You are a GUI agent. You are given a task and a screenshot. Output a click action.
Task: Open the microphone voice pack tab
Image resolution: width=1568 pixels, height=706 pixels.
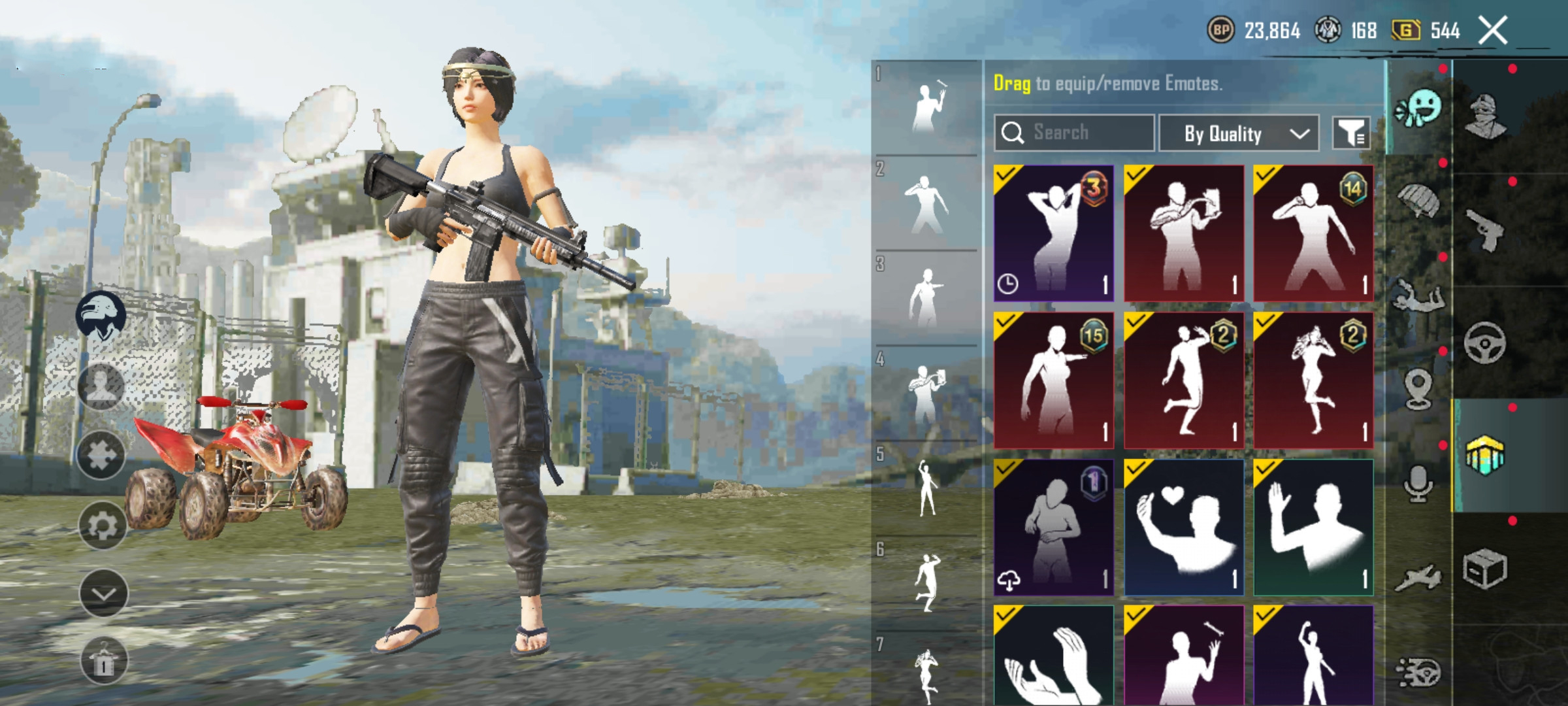click(x=1418, y=484)
